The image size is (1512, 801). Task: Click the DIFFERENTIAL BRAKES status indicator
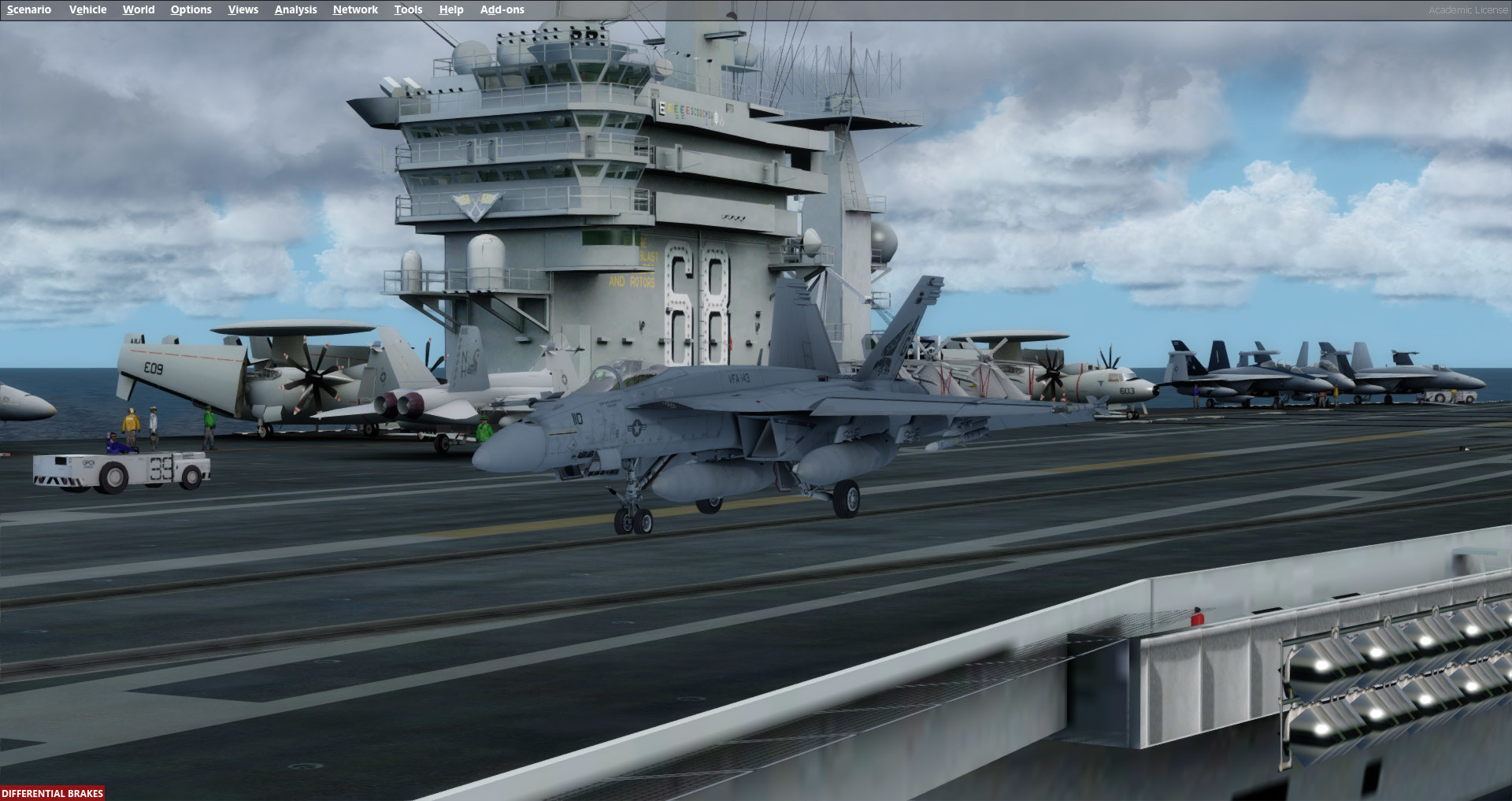(52, 792)
